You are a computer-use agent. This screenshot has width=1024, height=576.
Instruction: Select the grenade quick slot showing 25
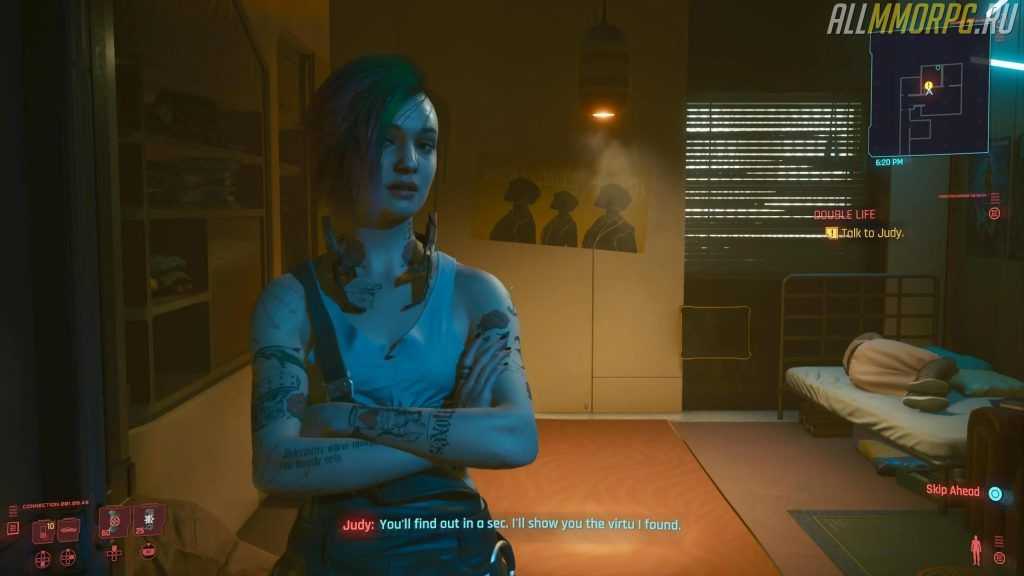148,519
